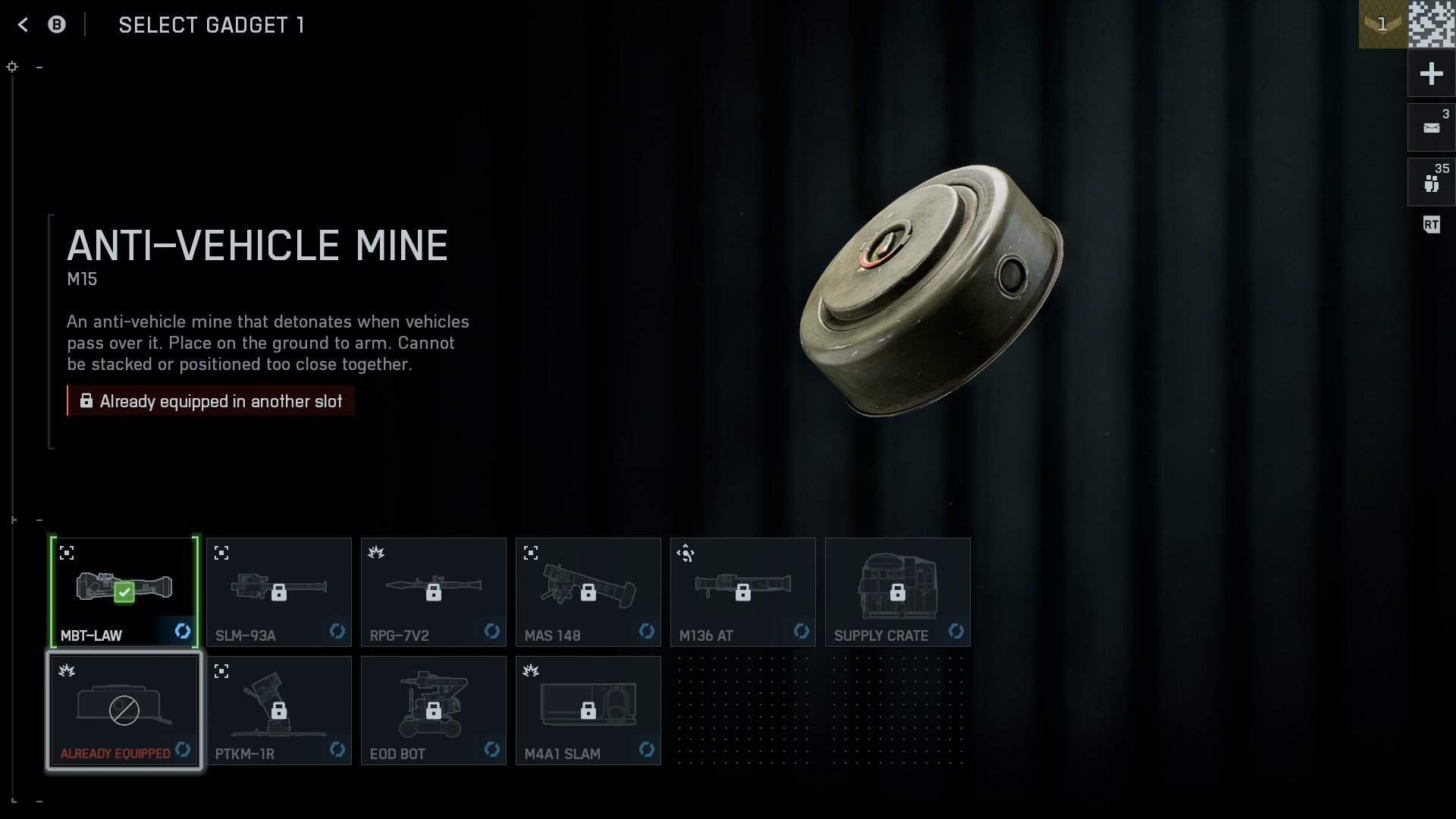1456x819 pixels.
Task: Click the explosive icon on M4A1 SLAM tile
Action: coord(532,670)
